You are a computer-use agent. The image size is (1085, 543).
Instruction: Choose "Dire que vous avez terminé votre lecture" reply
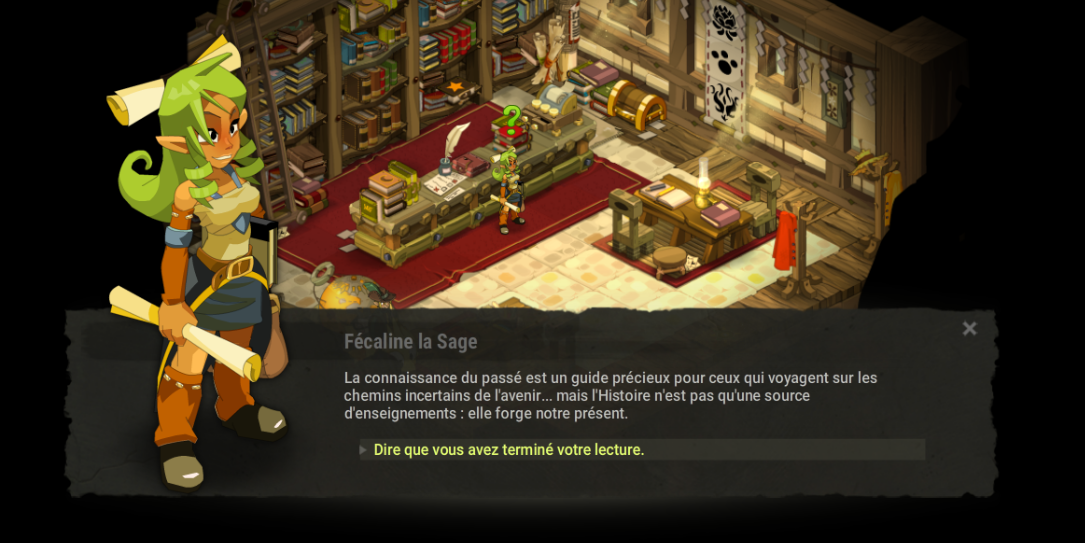pos(509,450)
